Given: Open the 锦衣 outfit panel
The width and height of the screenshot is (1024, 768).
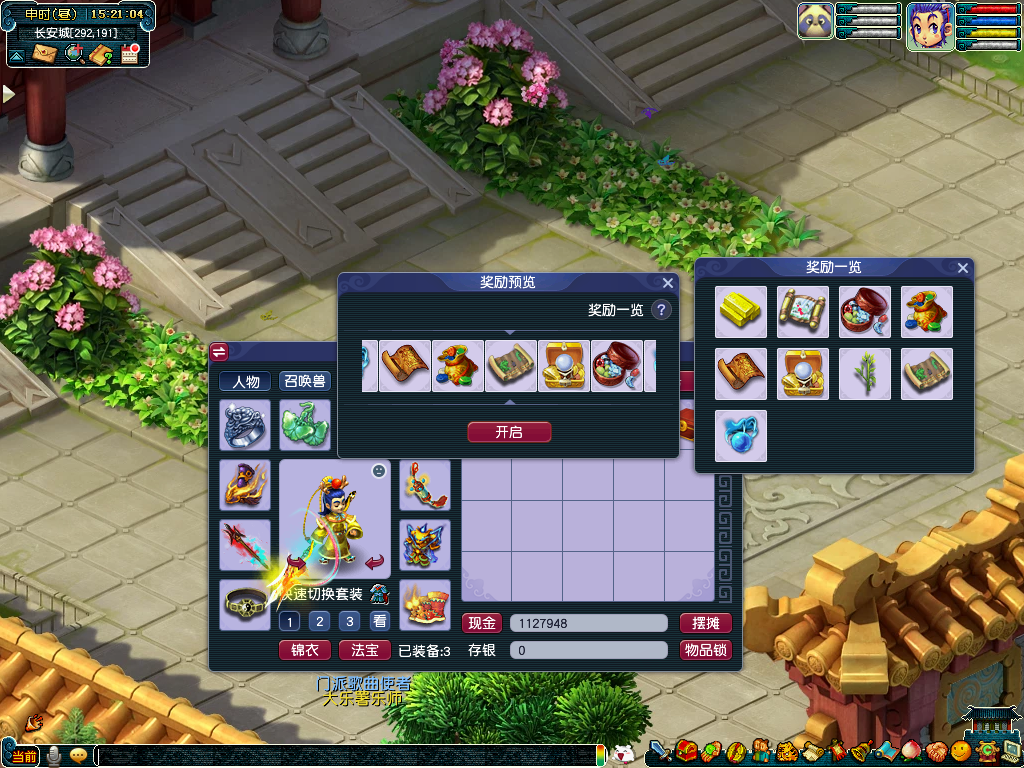Looking at the screenshot, I should 304,650.
